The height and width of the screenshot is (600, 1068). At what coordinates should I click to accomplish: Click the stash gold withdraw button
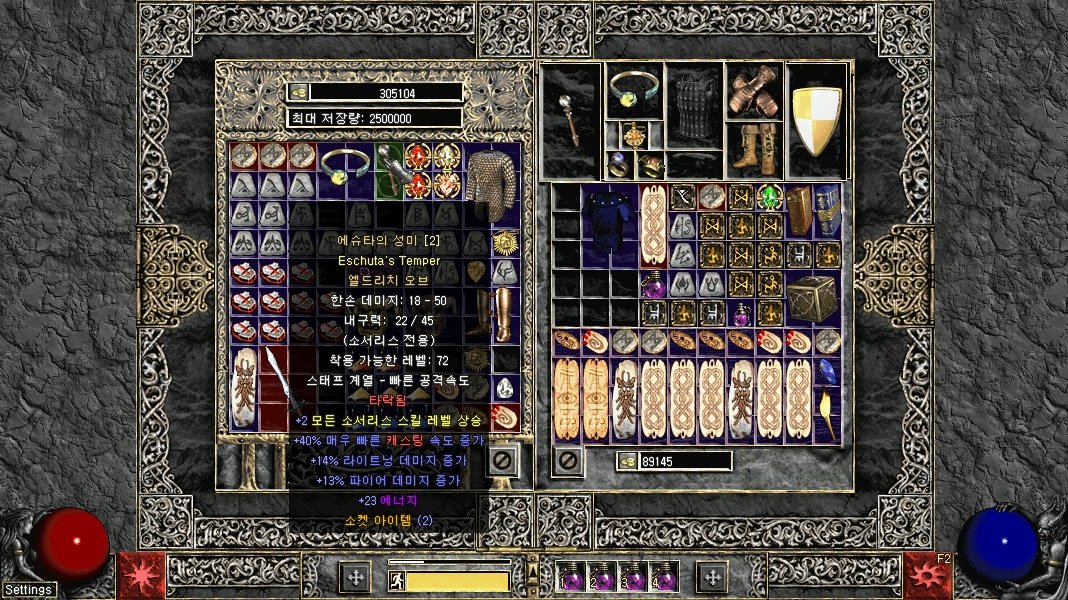[298, 92]
